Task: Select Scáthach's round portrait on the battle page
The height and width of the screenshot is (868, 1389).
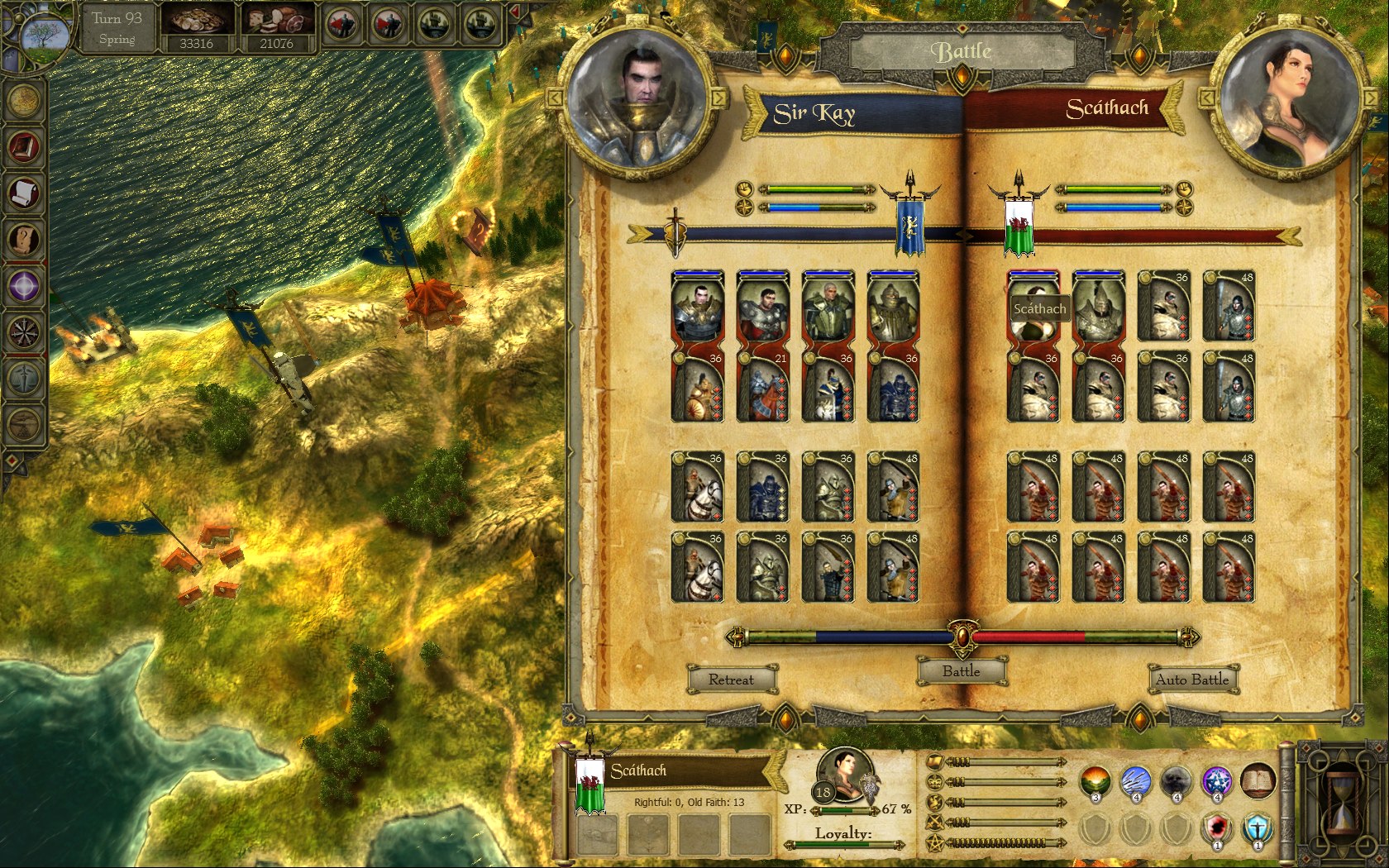Action: [x=1286, y=99]
